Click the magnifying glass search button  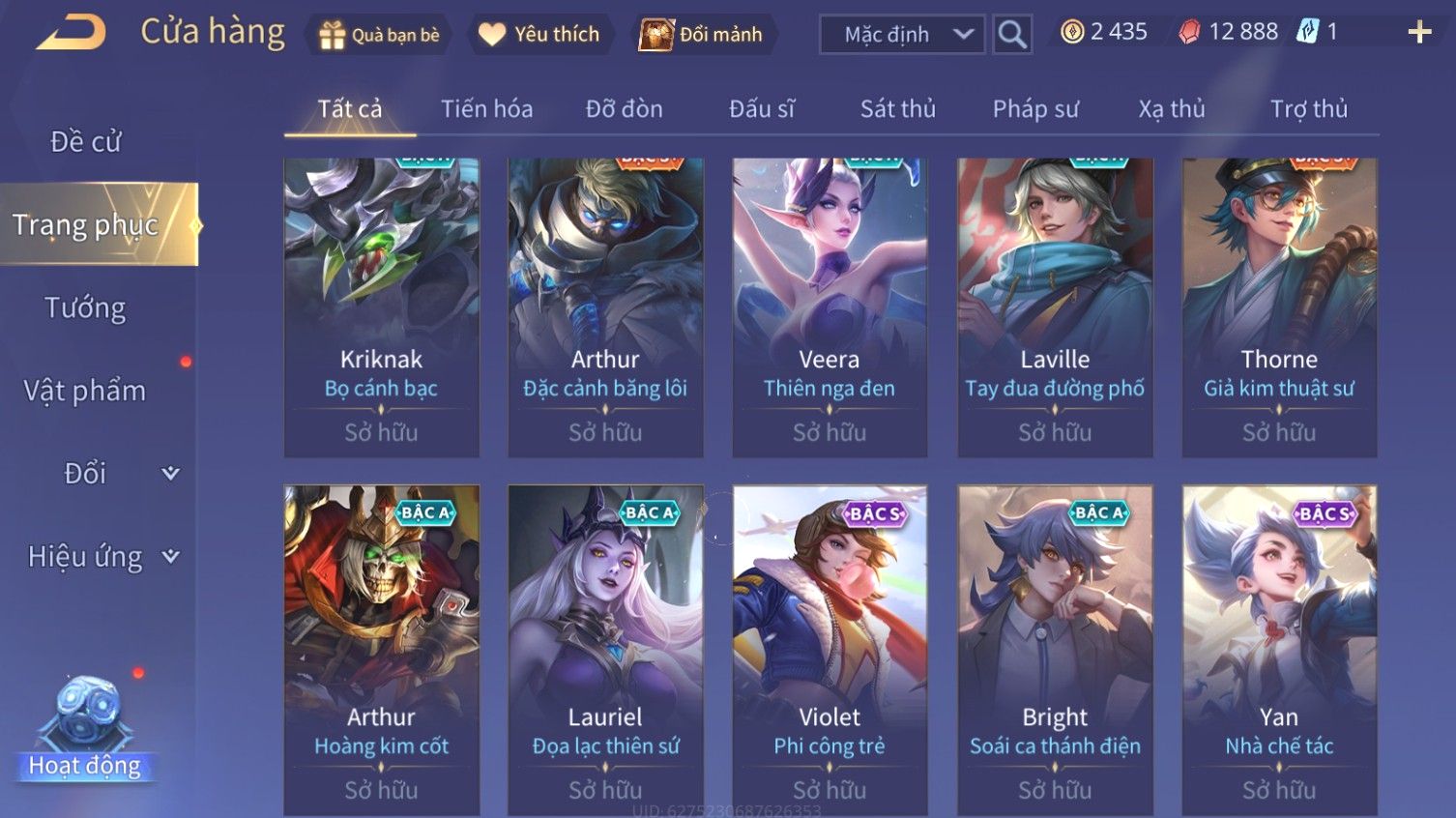[x=1012, y=35]
